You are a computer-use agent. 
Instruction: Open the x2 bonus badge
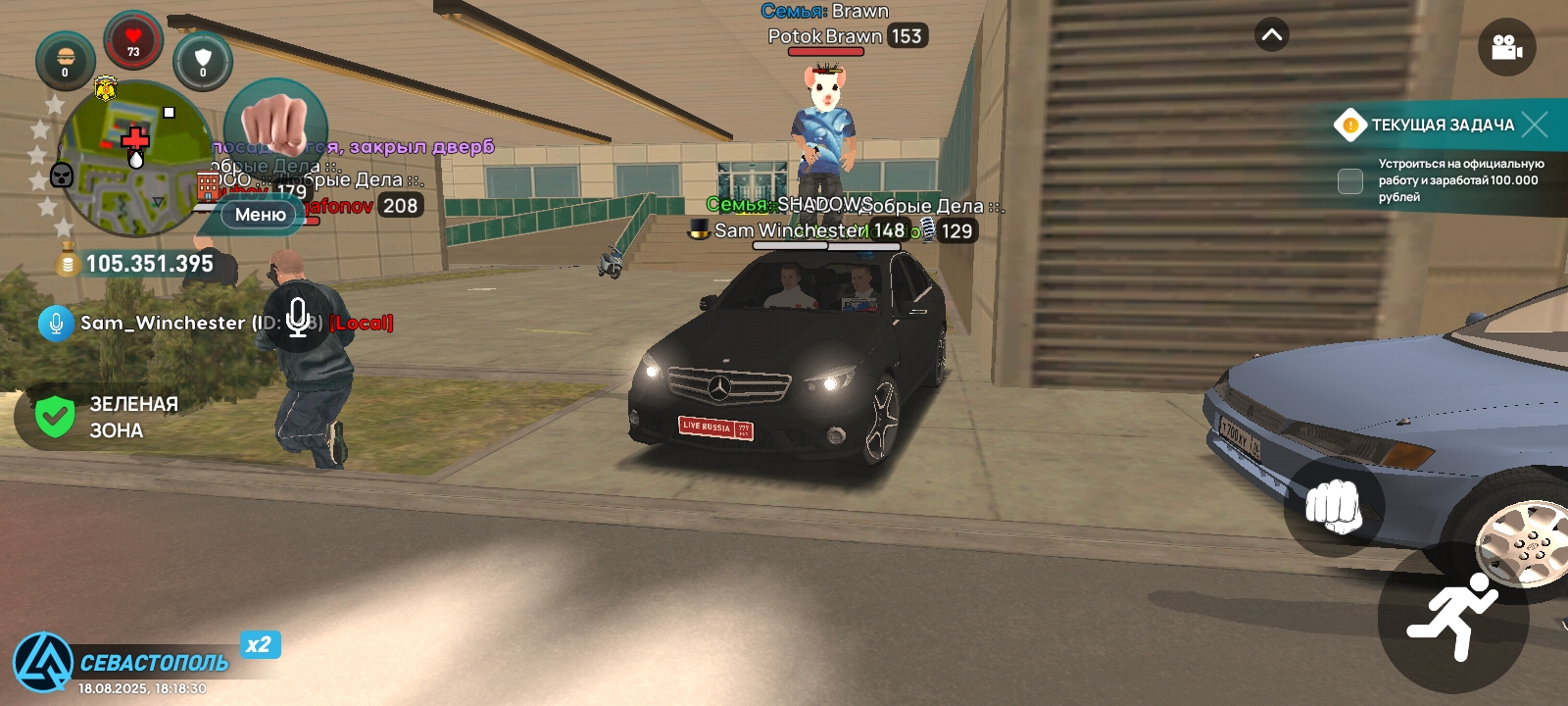click(259, 644)
